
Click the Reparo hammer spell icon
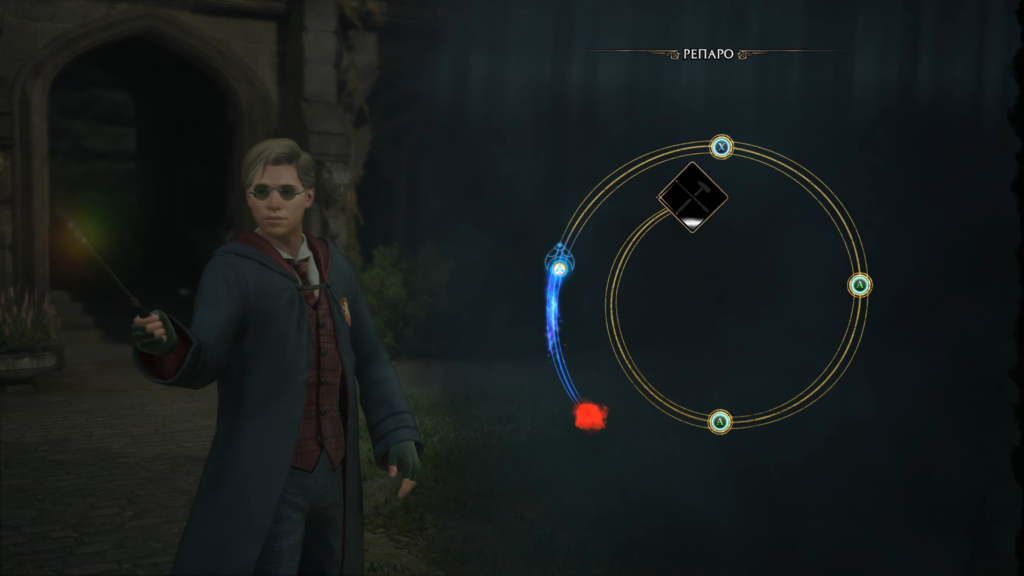pyautogui.click(x=693, y=197)
